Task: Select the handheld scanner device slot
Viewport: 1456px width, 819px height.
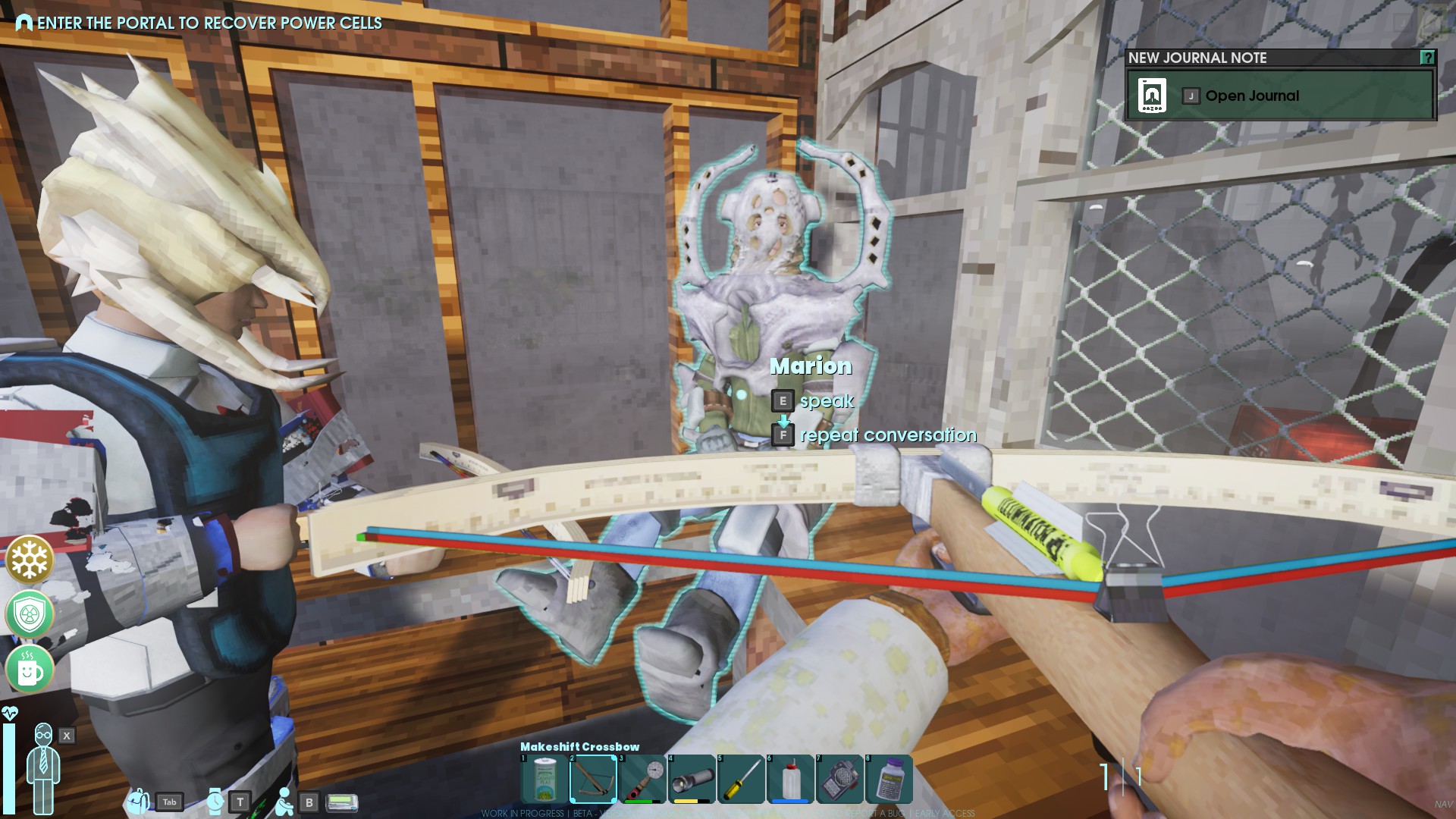Action: tap(839, 779)
